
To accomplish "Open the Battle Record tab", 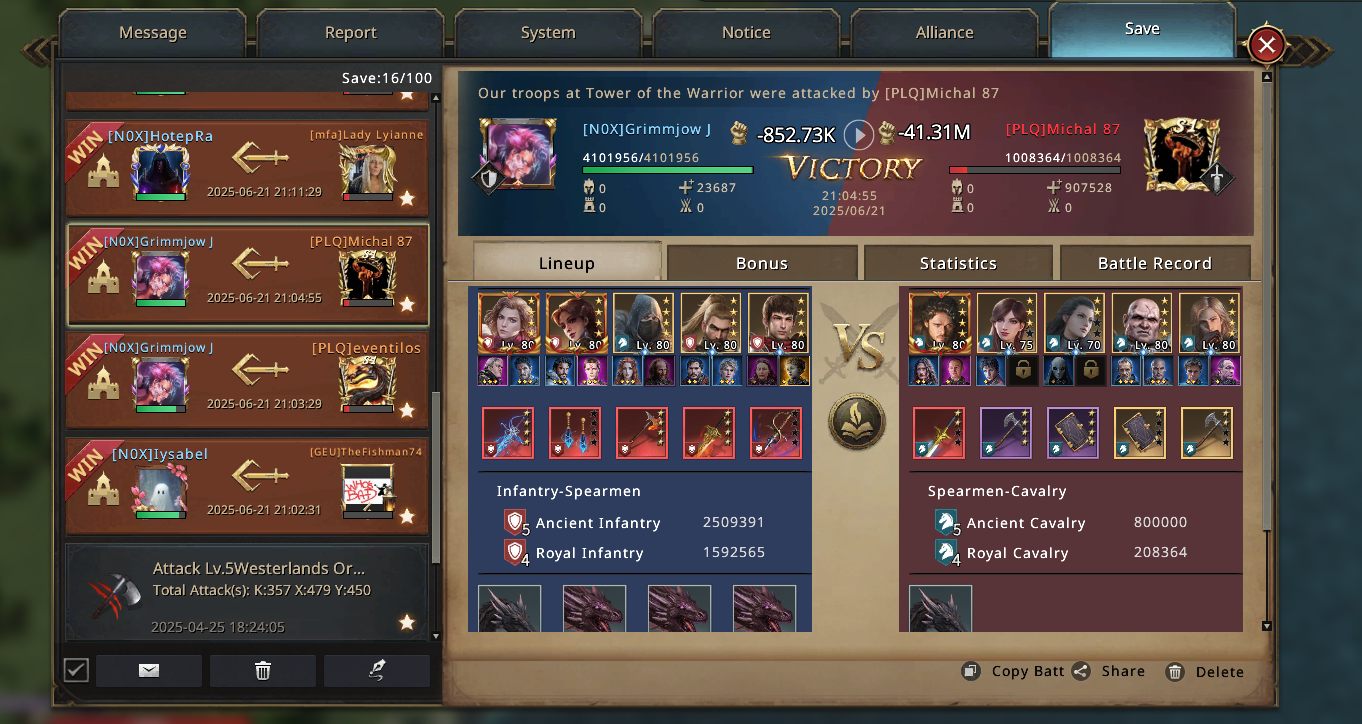I will pos(1154,263).
